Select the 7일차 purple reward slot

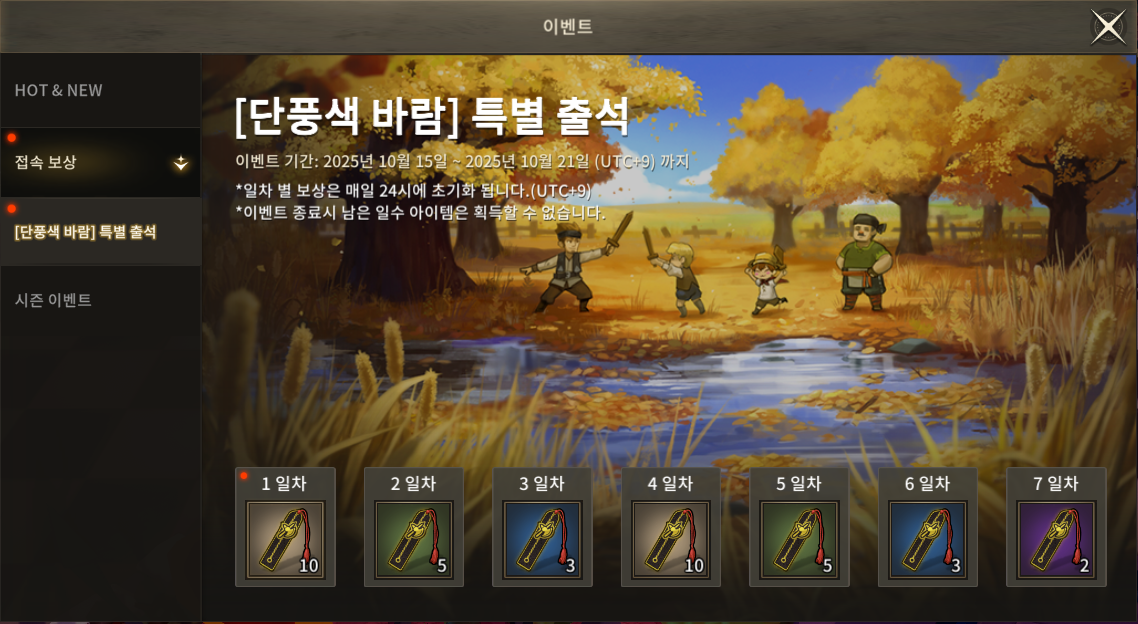coord(1056,539)
